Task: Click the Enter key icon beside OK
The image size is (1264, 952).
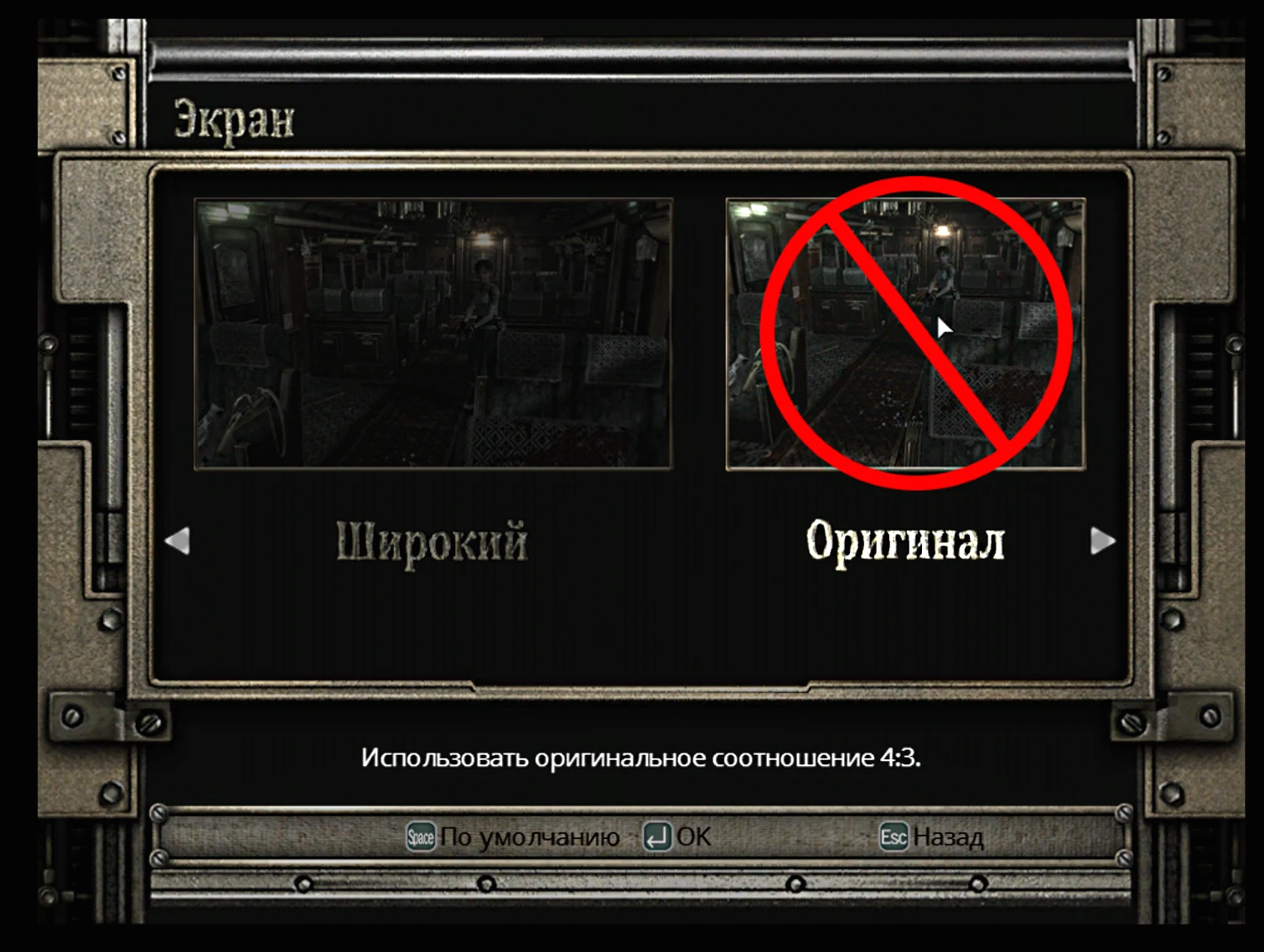Action: (659, 836)
